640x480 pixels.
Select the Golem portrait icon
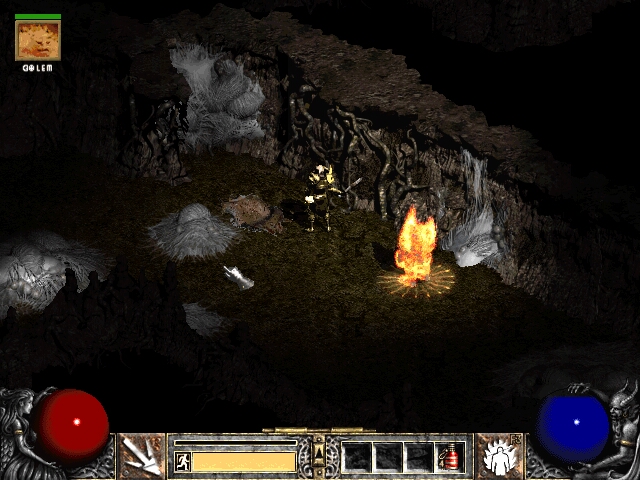pyautogui.click(x=38, y=40)
